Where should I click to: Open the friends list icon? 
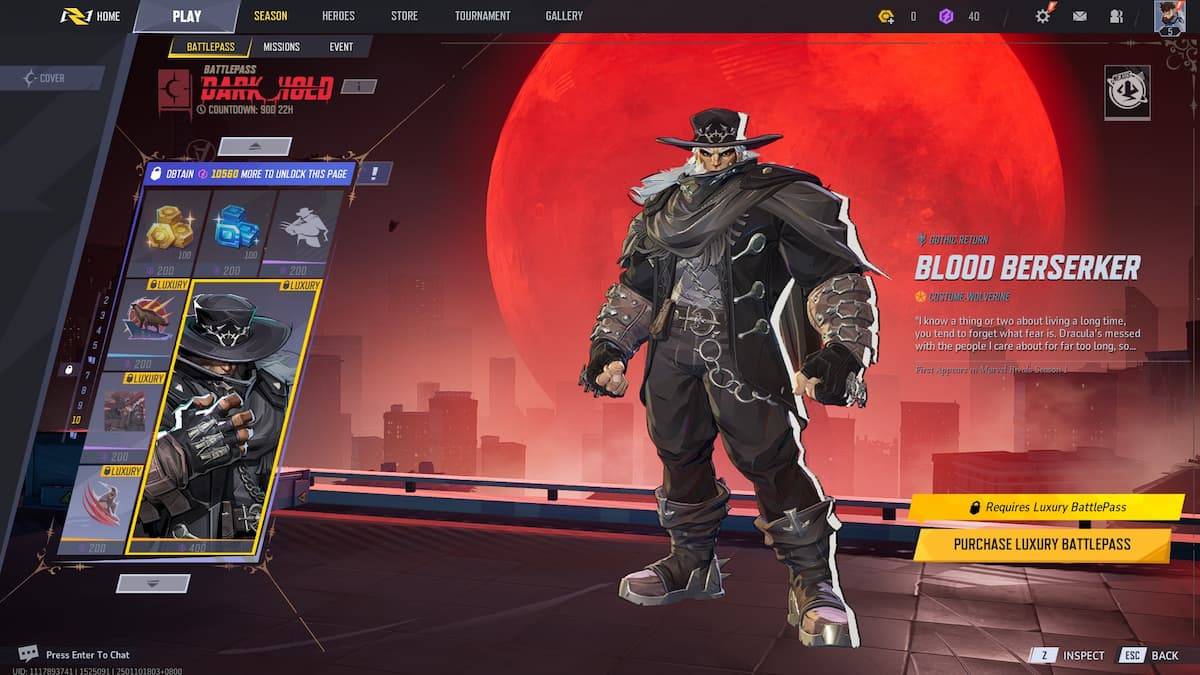[1116, 16]
